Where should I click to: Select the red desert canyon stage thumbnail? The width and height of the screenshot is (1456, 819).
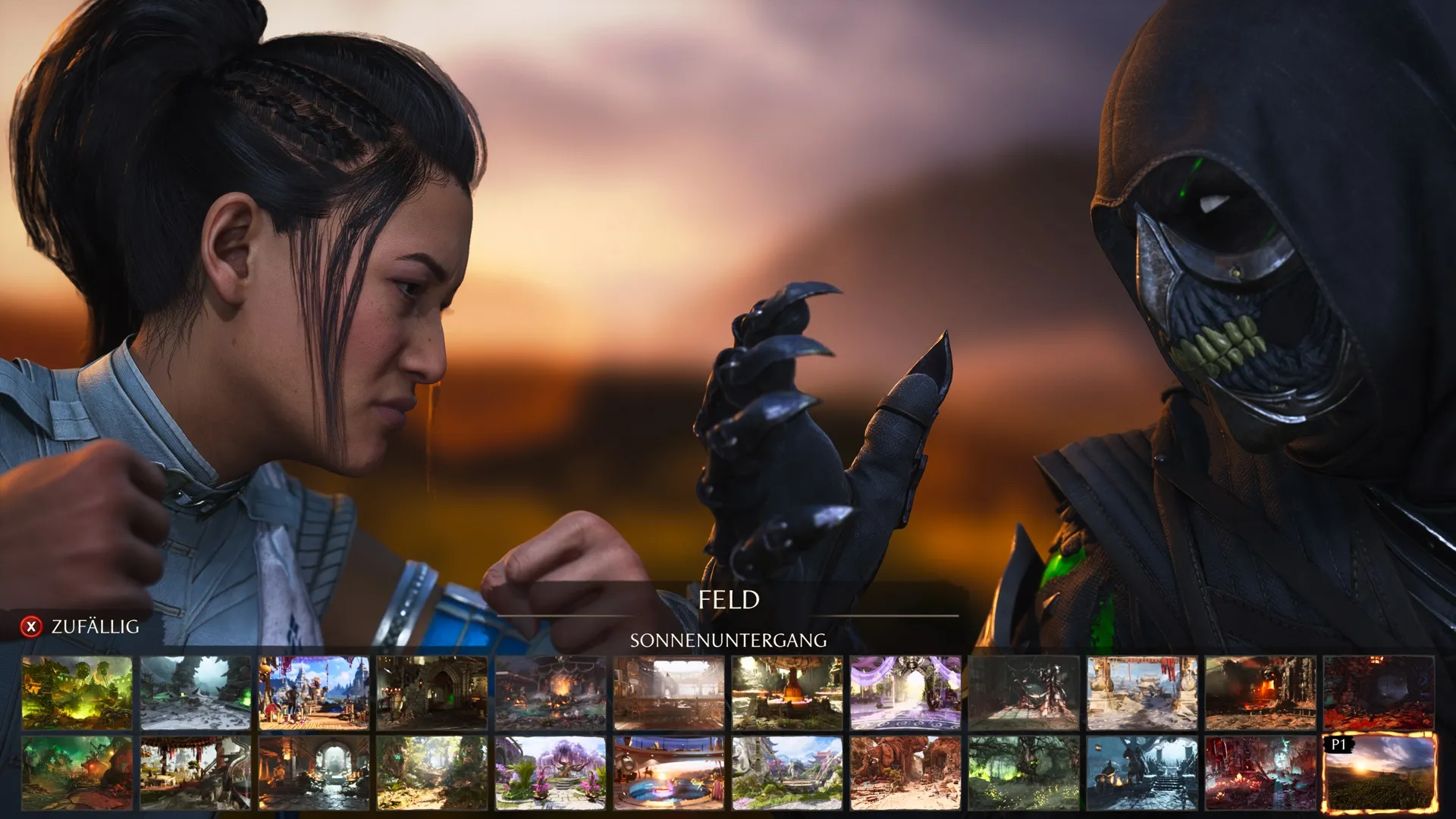[905, 773]
